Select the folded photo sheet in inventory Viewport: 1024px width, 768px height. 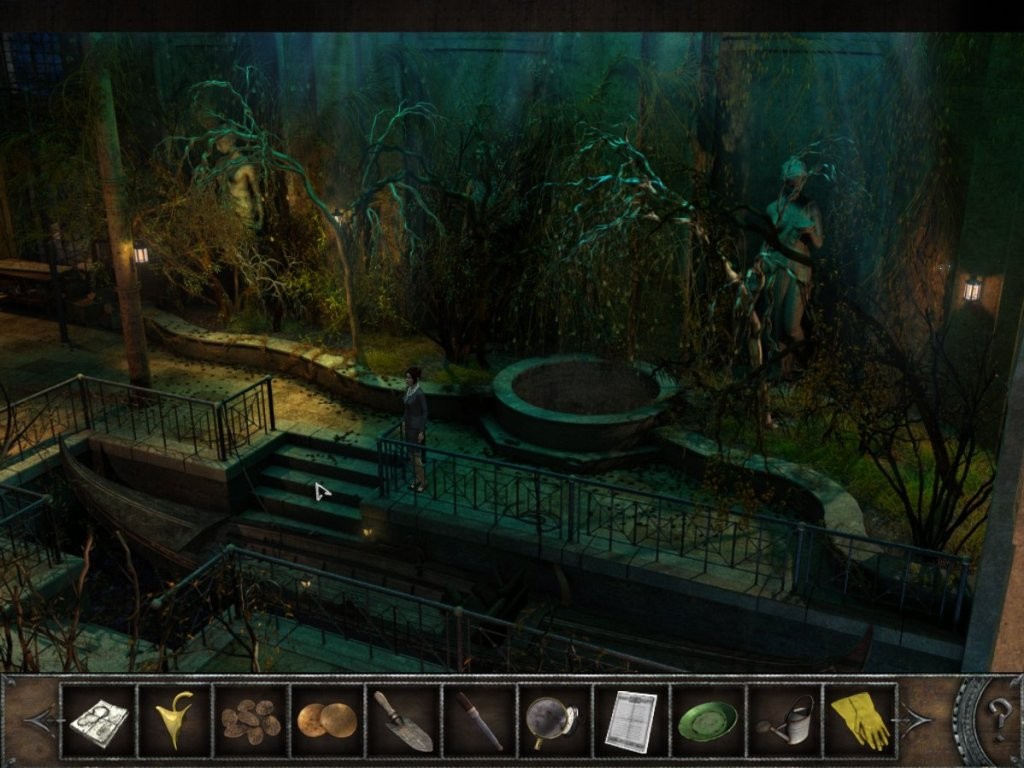pyautogui.click(x=98, y=720)
